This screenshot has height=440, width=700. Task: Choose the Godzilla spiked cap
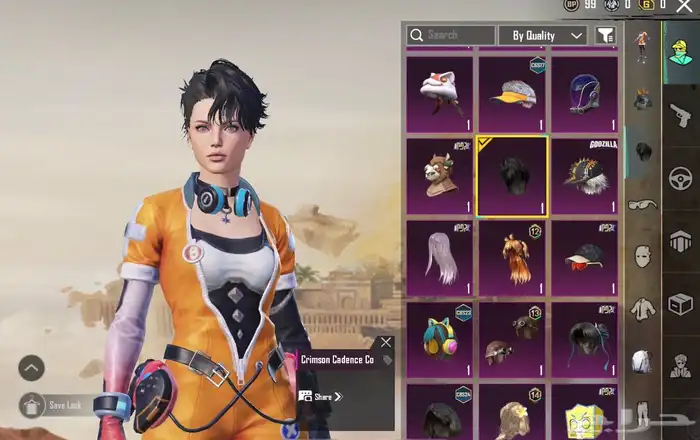tap(585, 177)
